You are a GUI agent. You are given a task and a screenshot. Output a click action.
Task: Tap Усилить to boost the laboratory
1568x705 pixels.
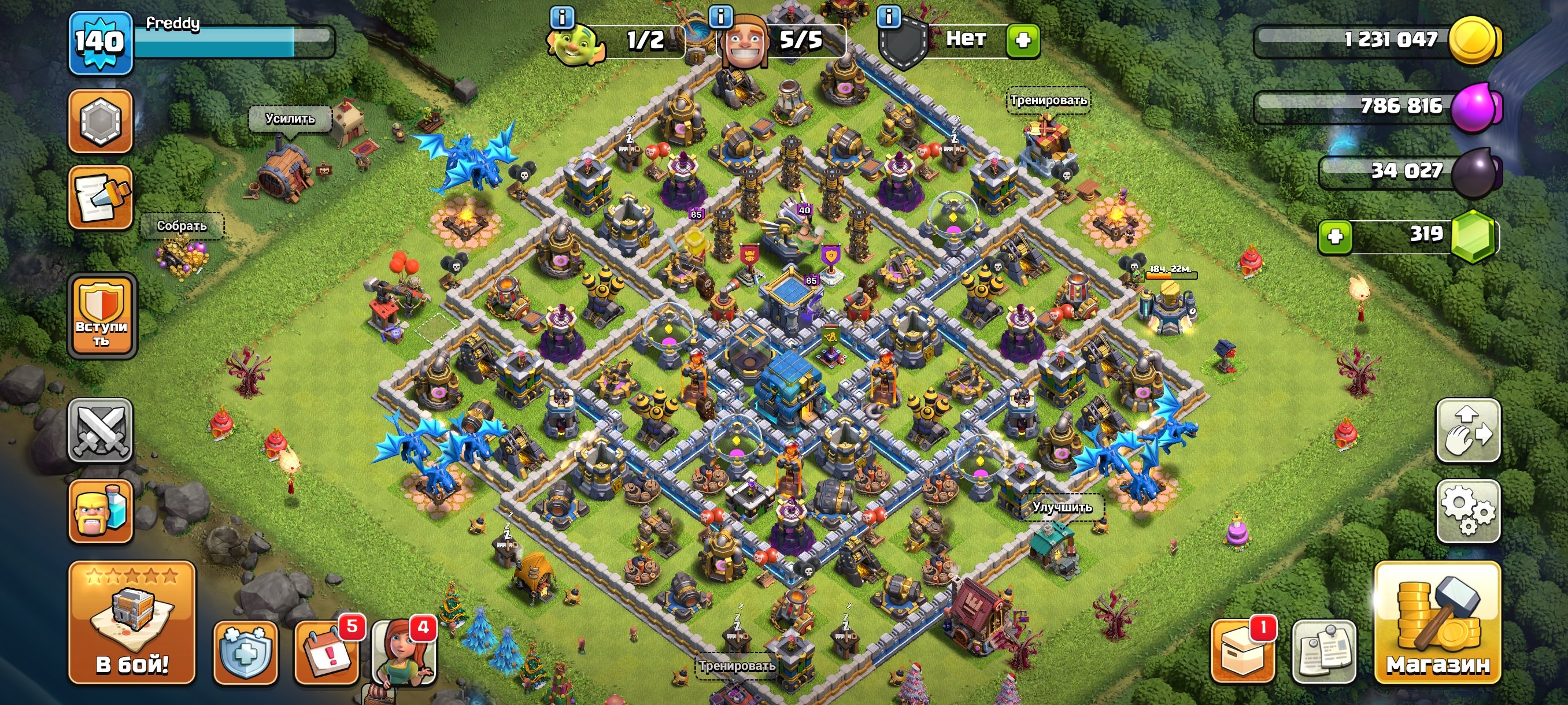[x=290, y=120]
